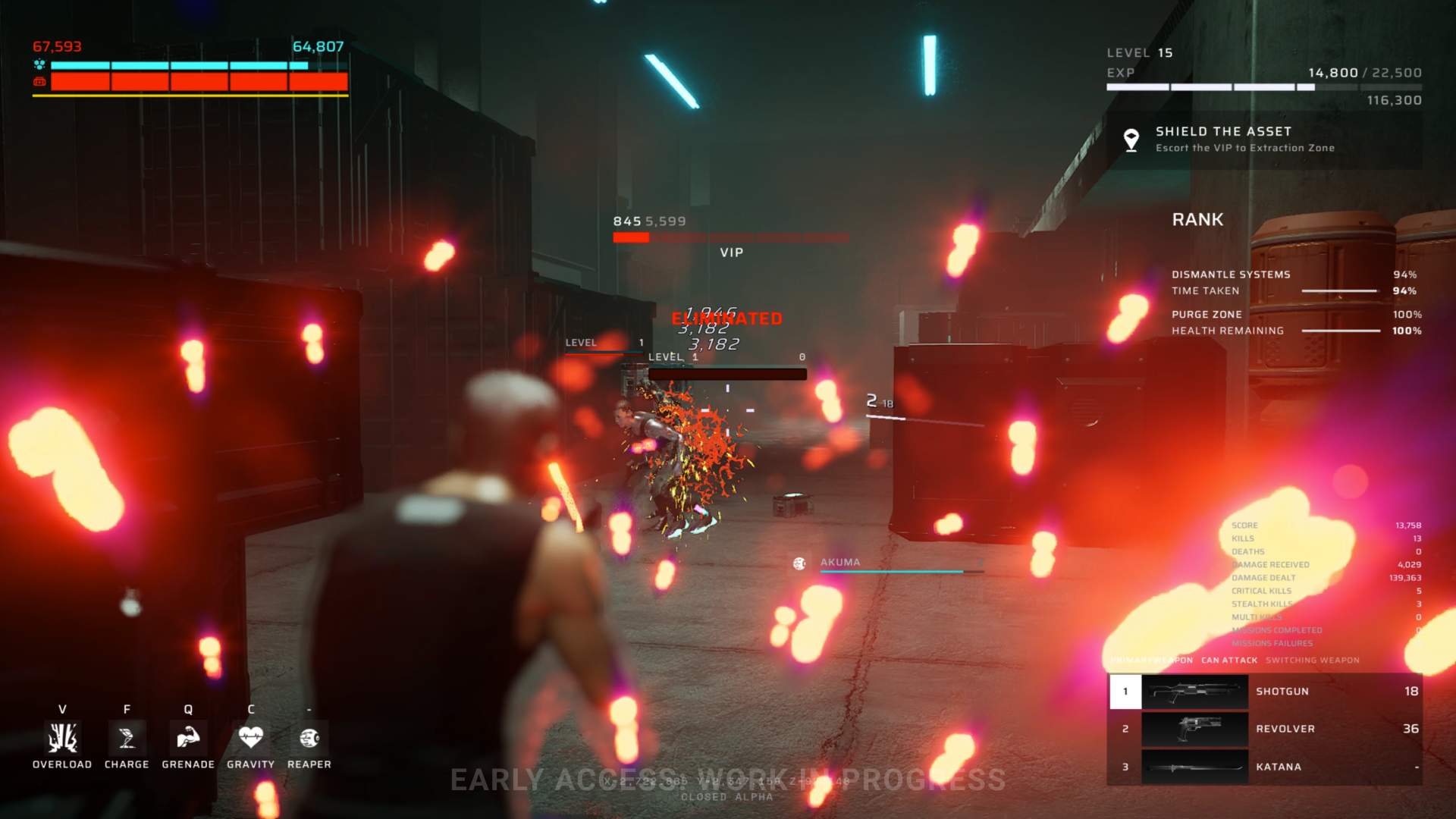Select the Shotgun weapon slot
This screenshot has height=819, width=1456.
1264,692
